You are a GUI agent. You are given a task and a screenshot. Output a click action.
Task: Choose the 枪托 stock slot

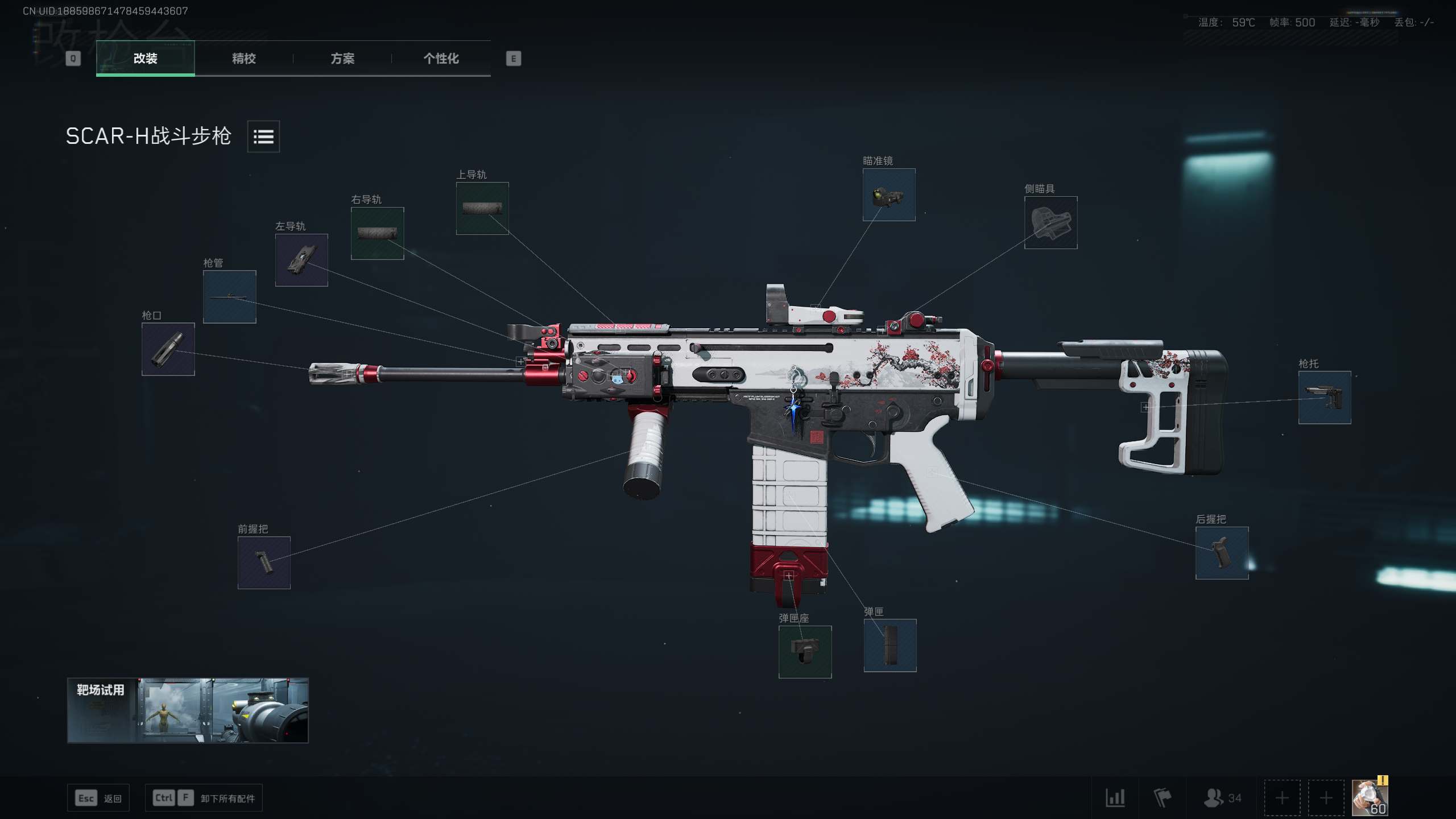(x=1324, y=398)
